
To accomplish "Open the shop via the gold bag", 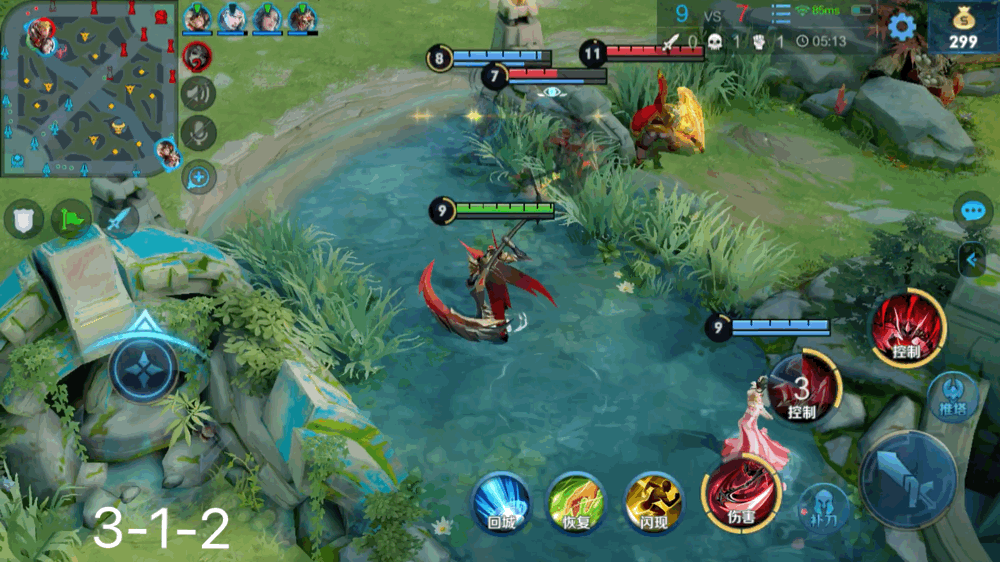I will click(963, 29).
